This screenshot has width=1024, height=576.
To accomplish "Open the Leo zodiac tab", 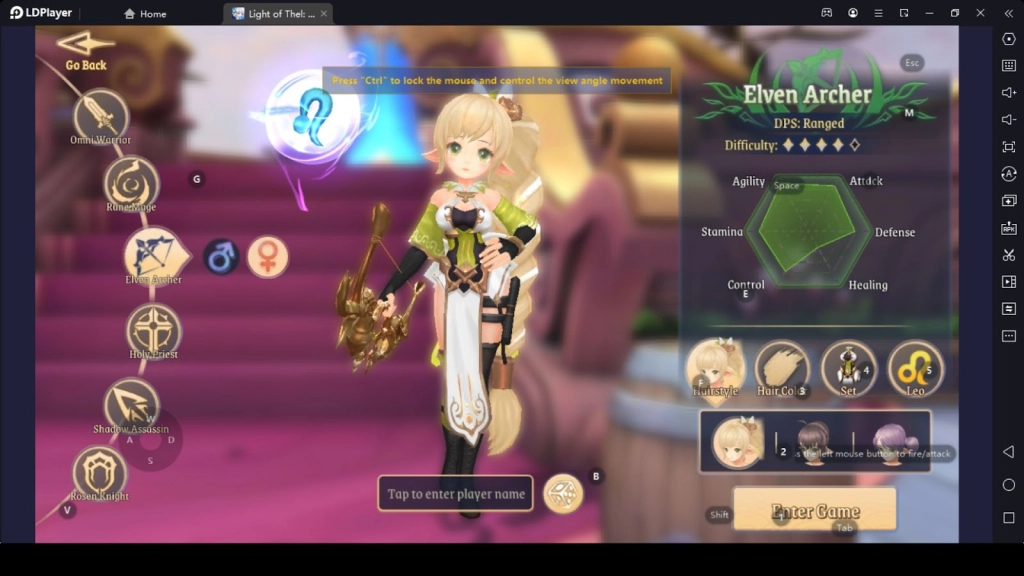I will [915, 367].
